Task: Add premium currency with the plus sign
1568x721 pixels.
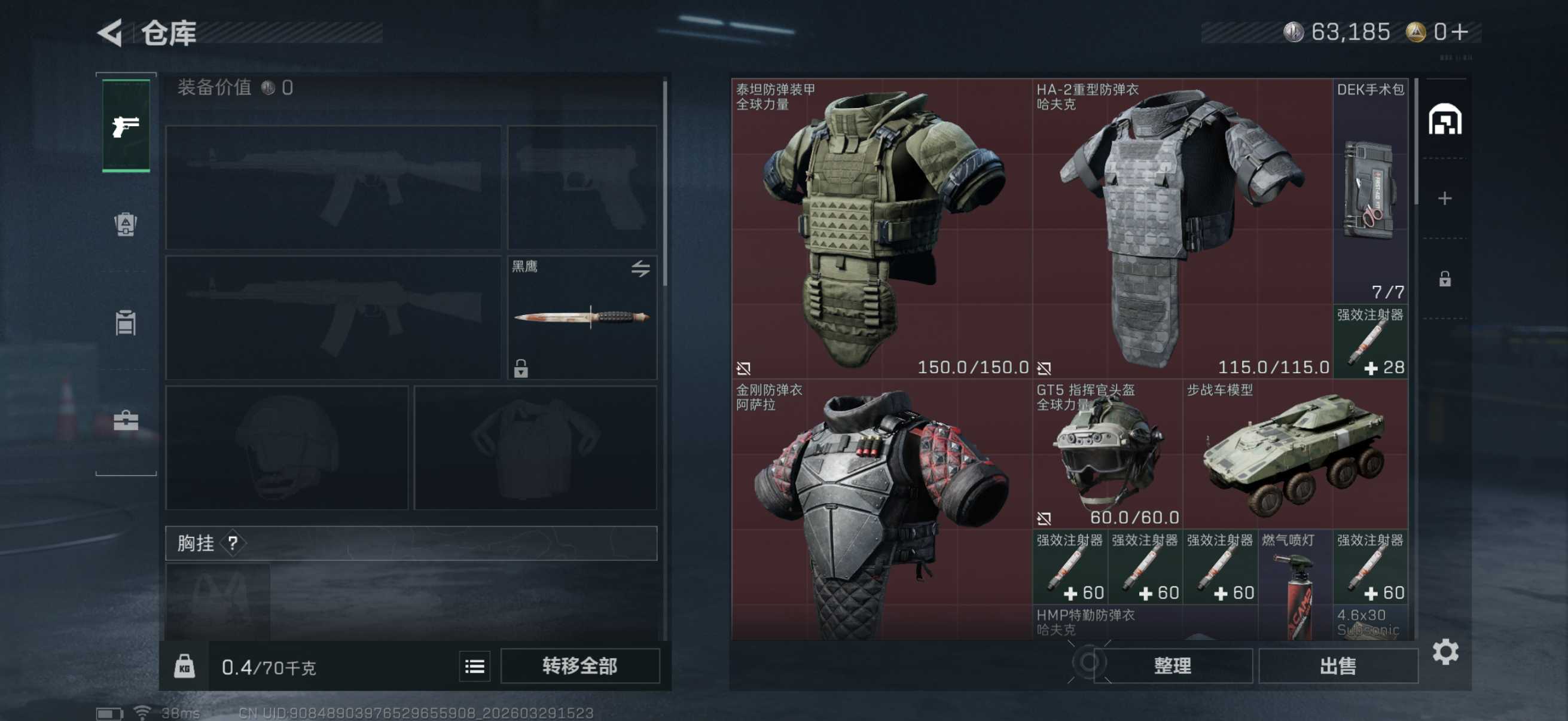Action: (1460, 32)
